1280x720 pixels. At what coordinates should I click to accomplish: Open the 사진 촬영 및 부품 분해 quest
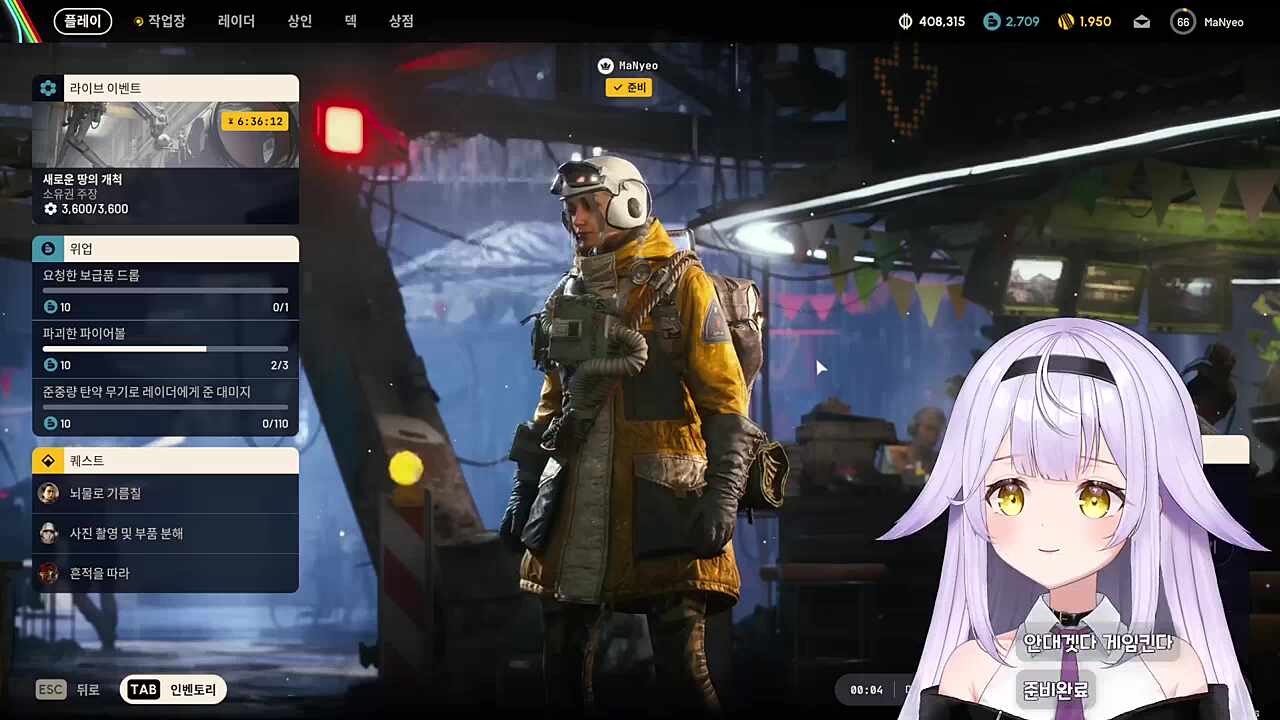165,533
